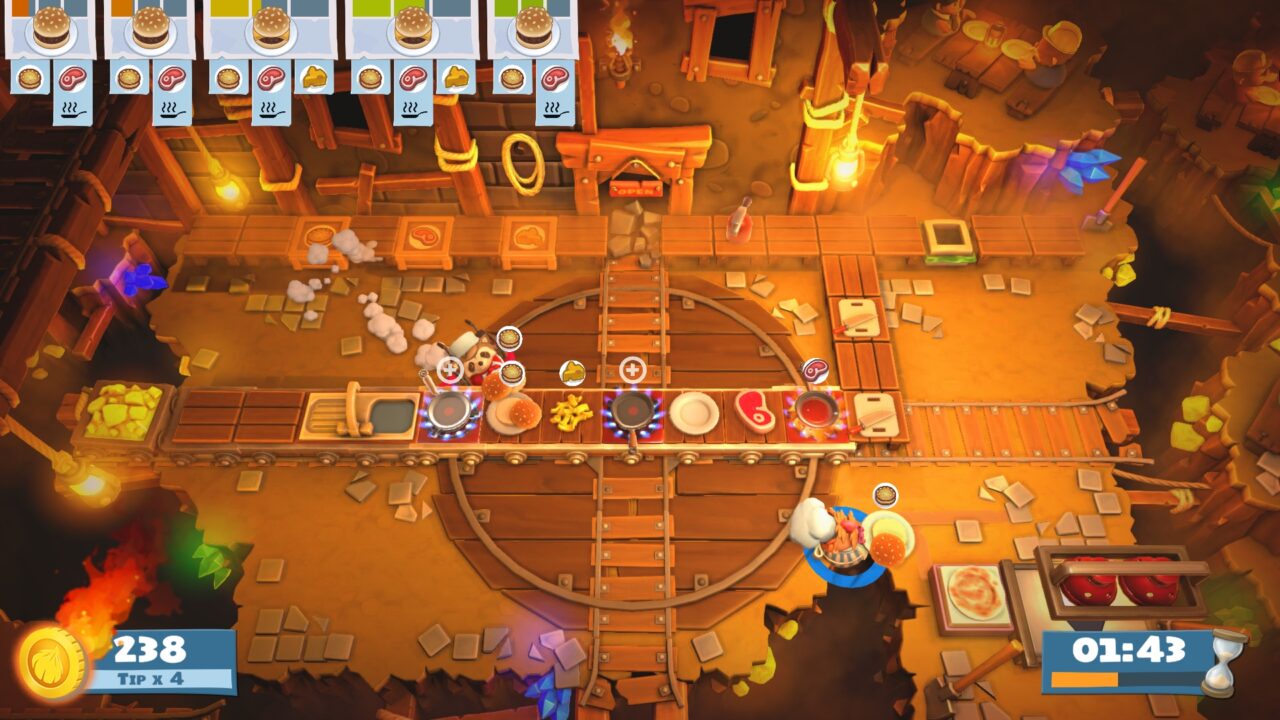The width and height of the screenshot is (1280, 720).
Task: Toggle the right player-join plus marker near the stove
Action: [632, 369]
